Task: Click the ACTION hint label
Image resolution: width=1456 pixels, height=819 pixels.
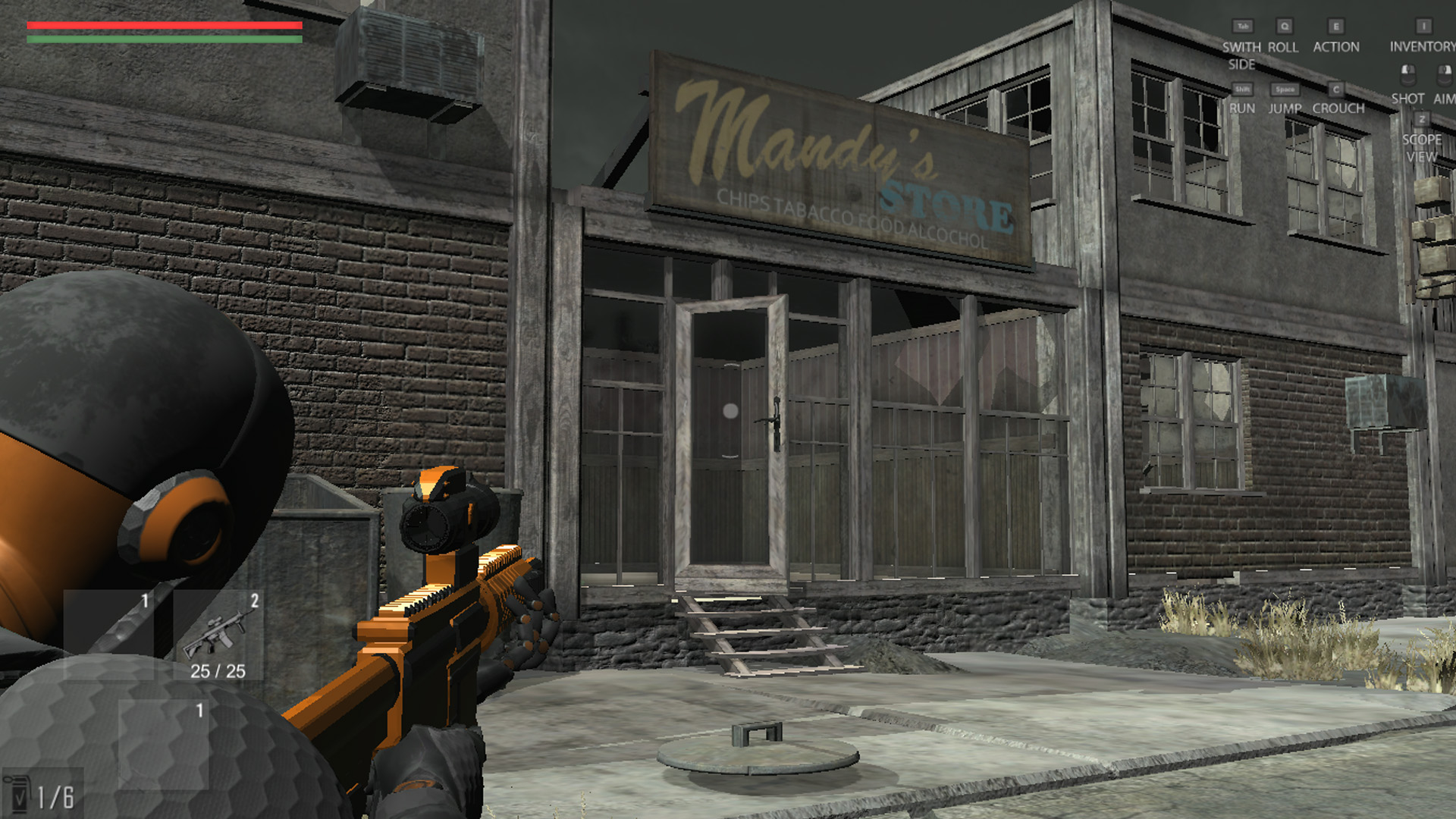Action: [1337, 47]
